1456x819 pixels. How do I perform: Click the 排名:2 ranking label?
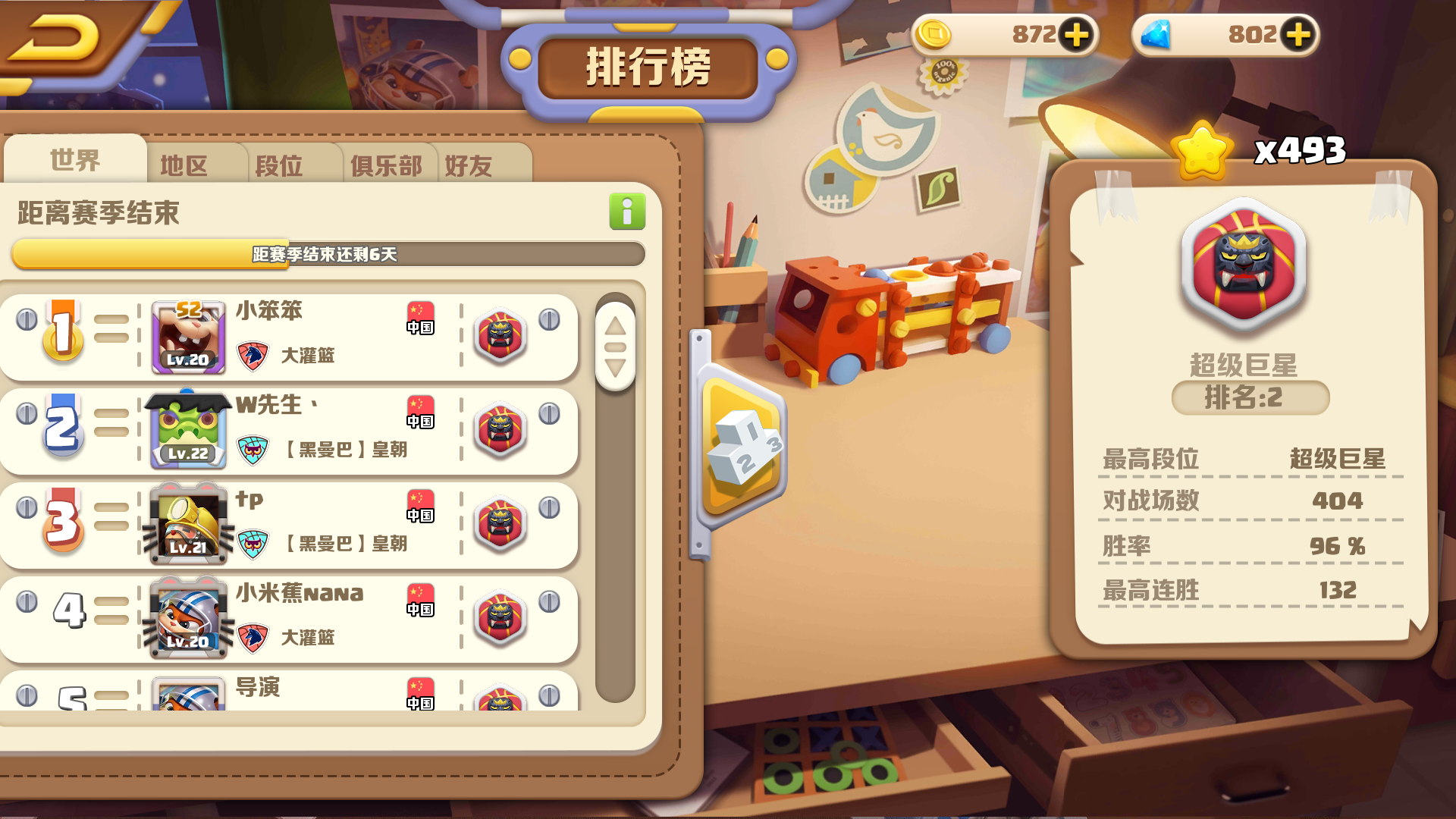click(1249, 400)
